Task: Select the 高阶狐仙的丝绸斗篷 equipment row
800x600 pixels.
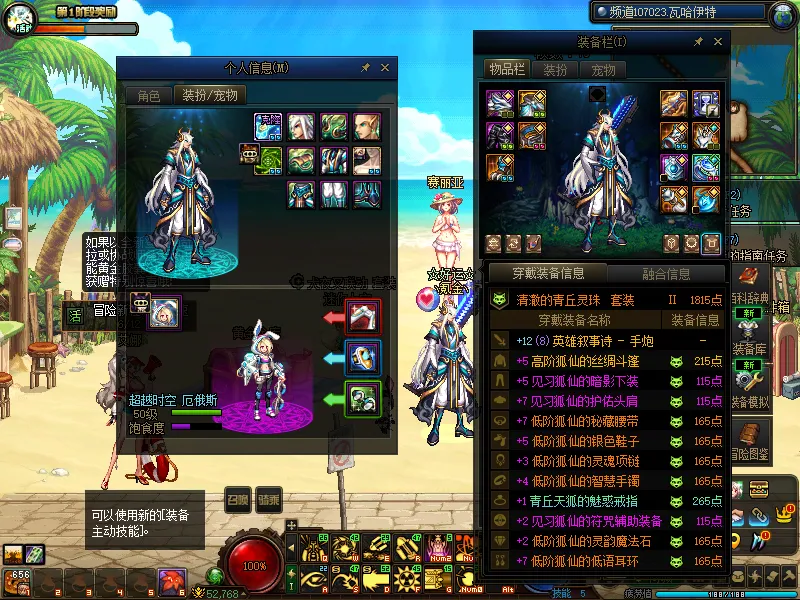Action: [x=590, y=361]
